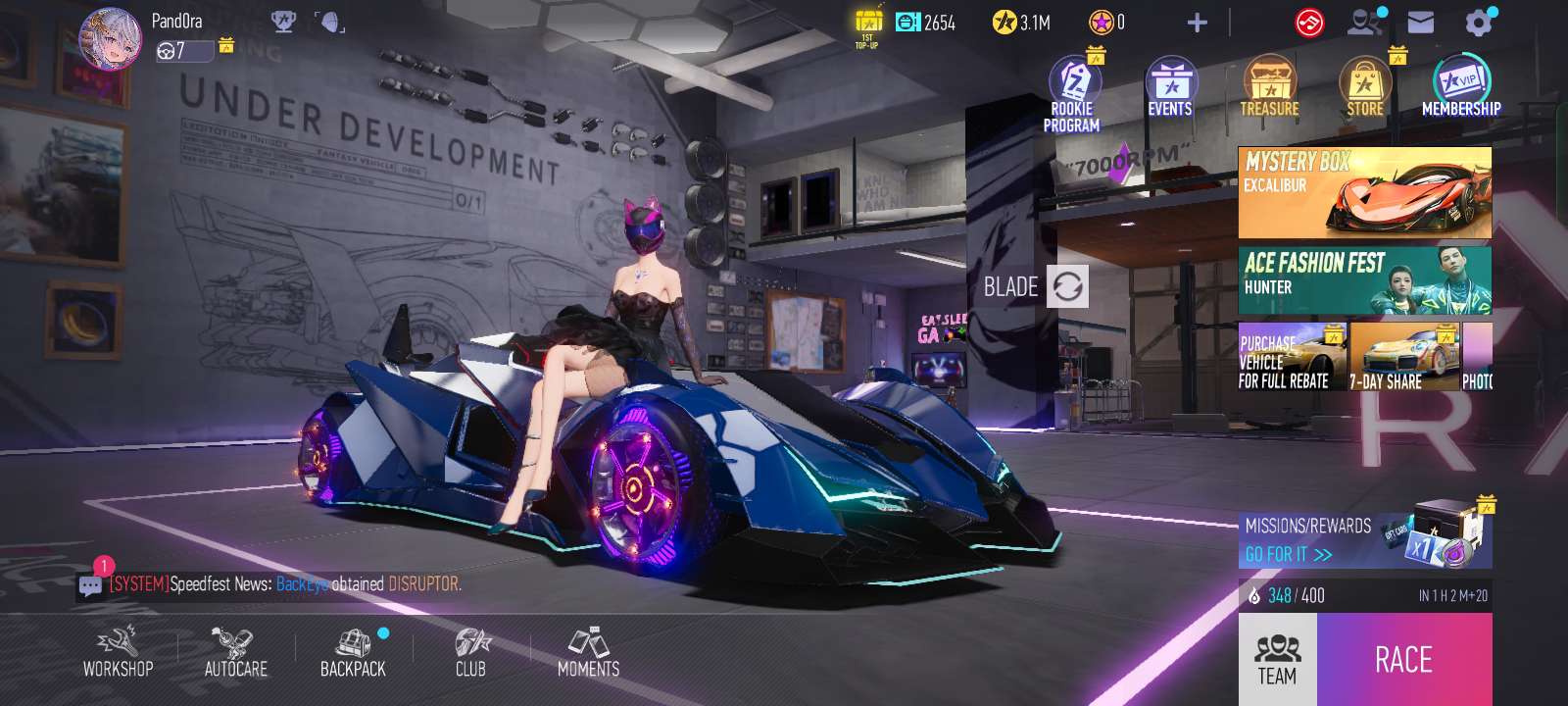
Task: Open the settings gear
Action: (1478, 23)
